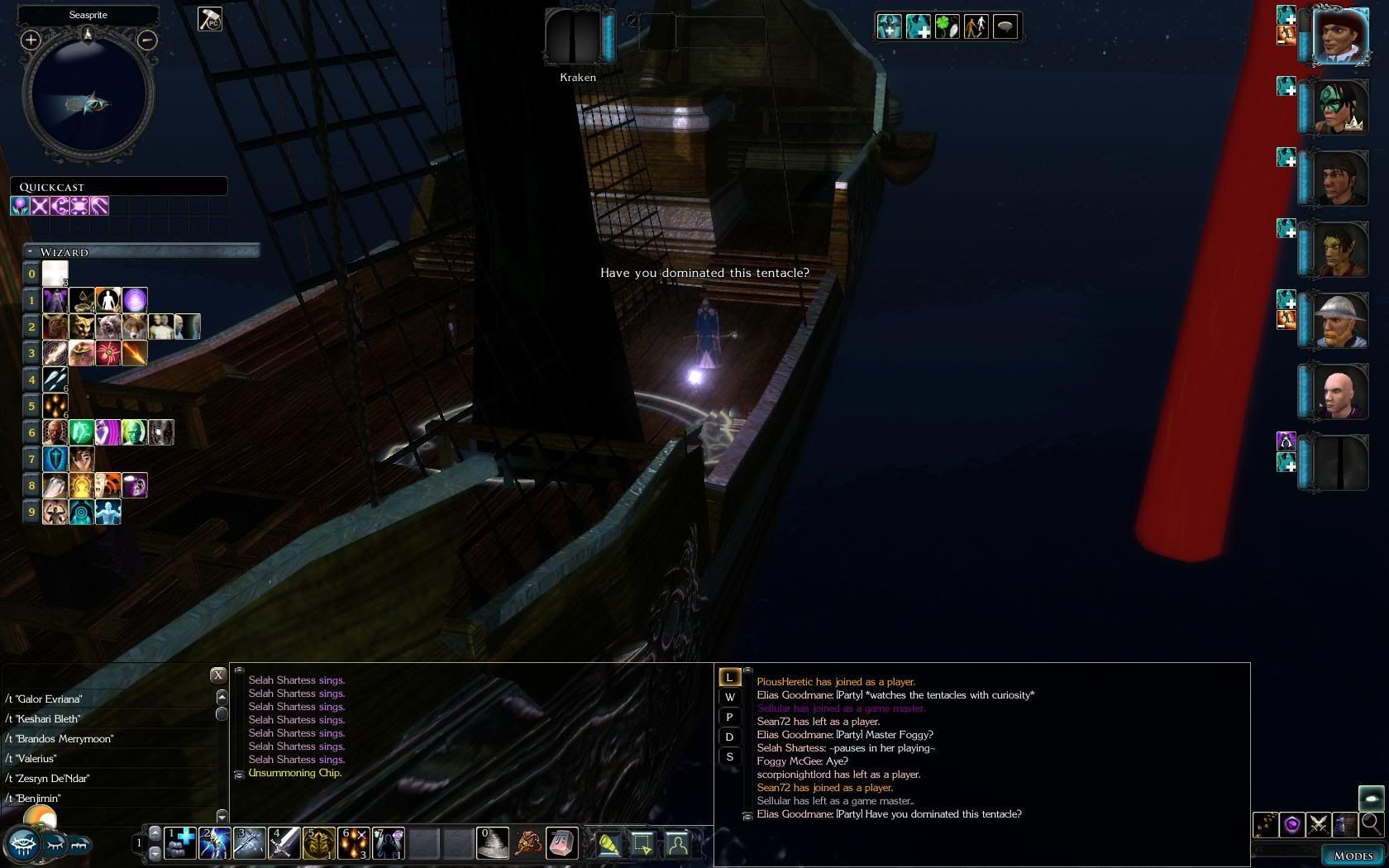The width and height of the screenshot is (1389, 868).
Task: Click the green four-leaf clover buff icon
Action: 947,27
